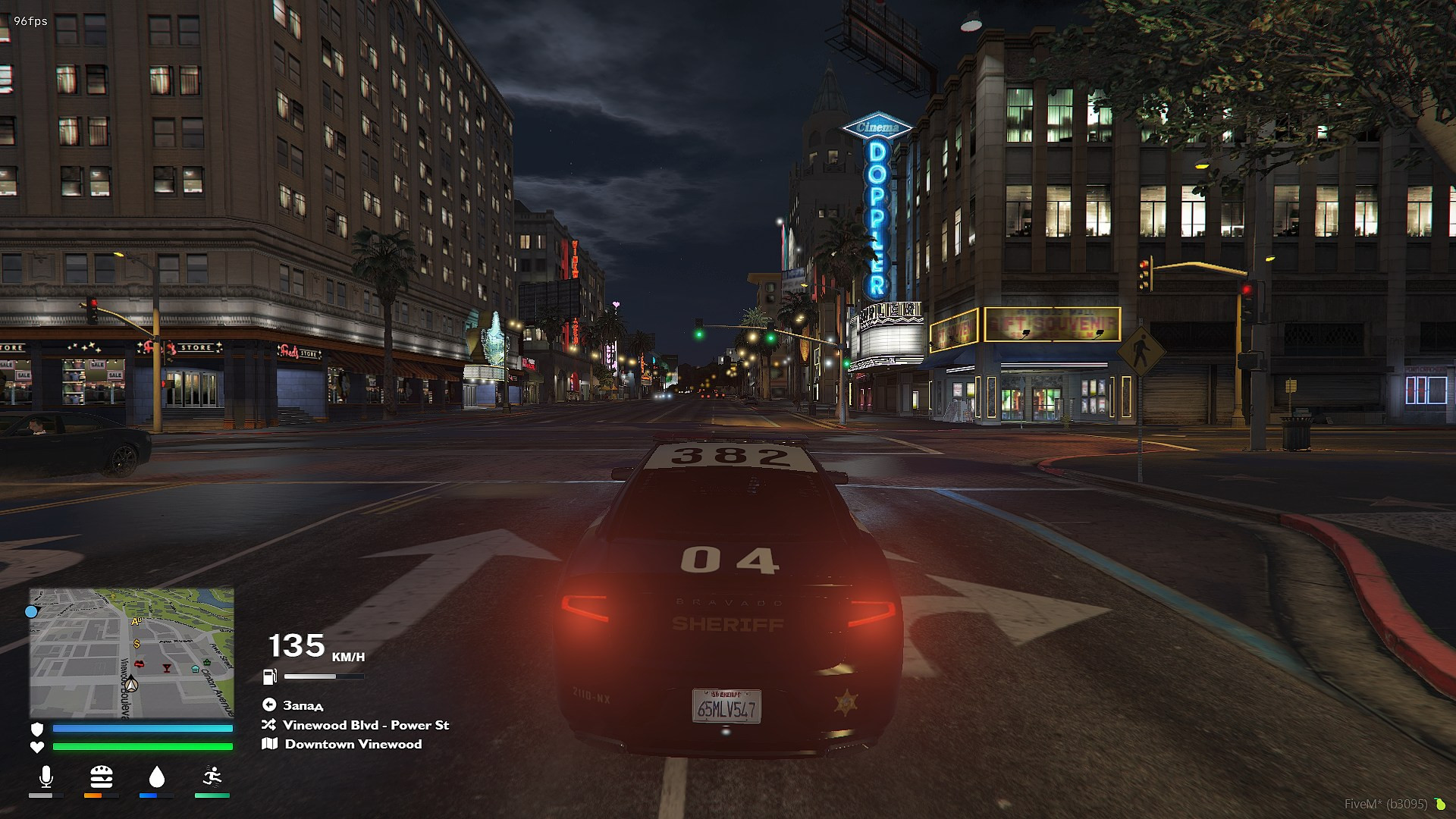Click the microphone voice icon

pos(45,777)
